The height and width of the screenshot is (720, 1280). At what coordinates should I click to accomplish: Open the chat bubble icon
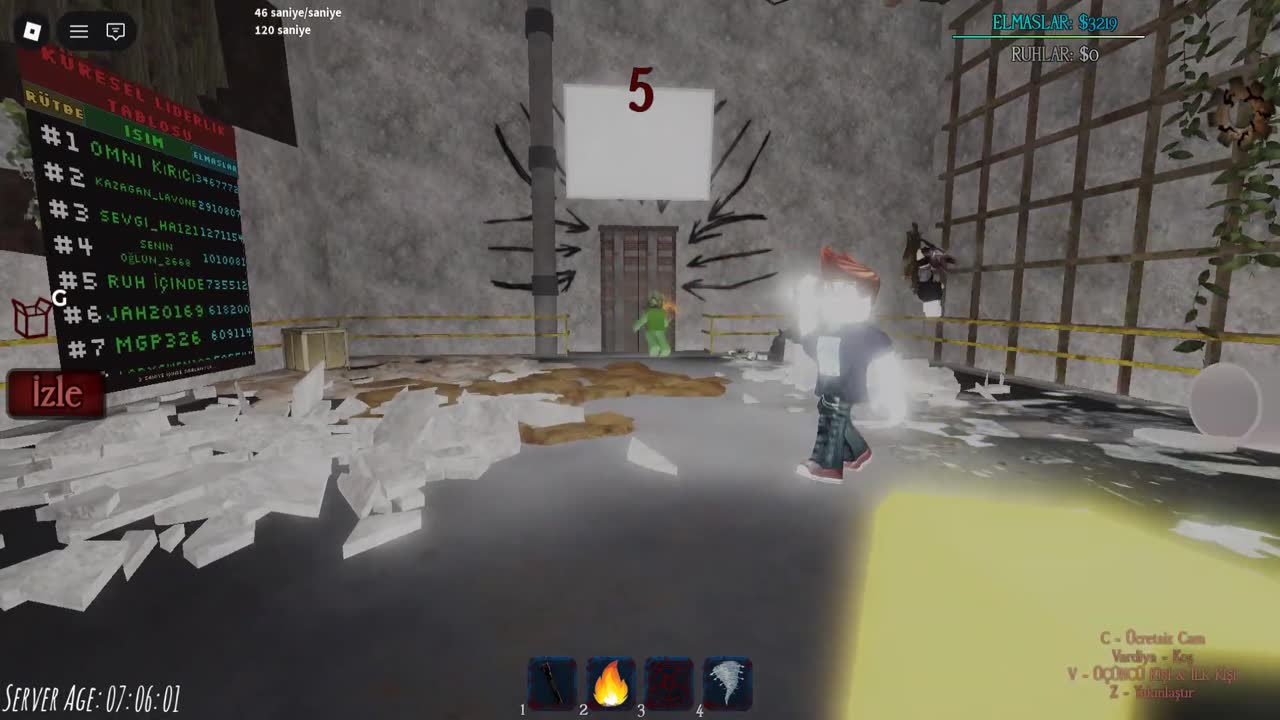115,31
